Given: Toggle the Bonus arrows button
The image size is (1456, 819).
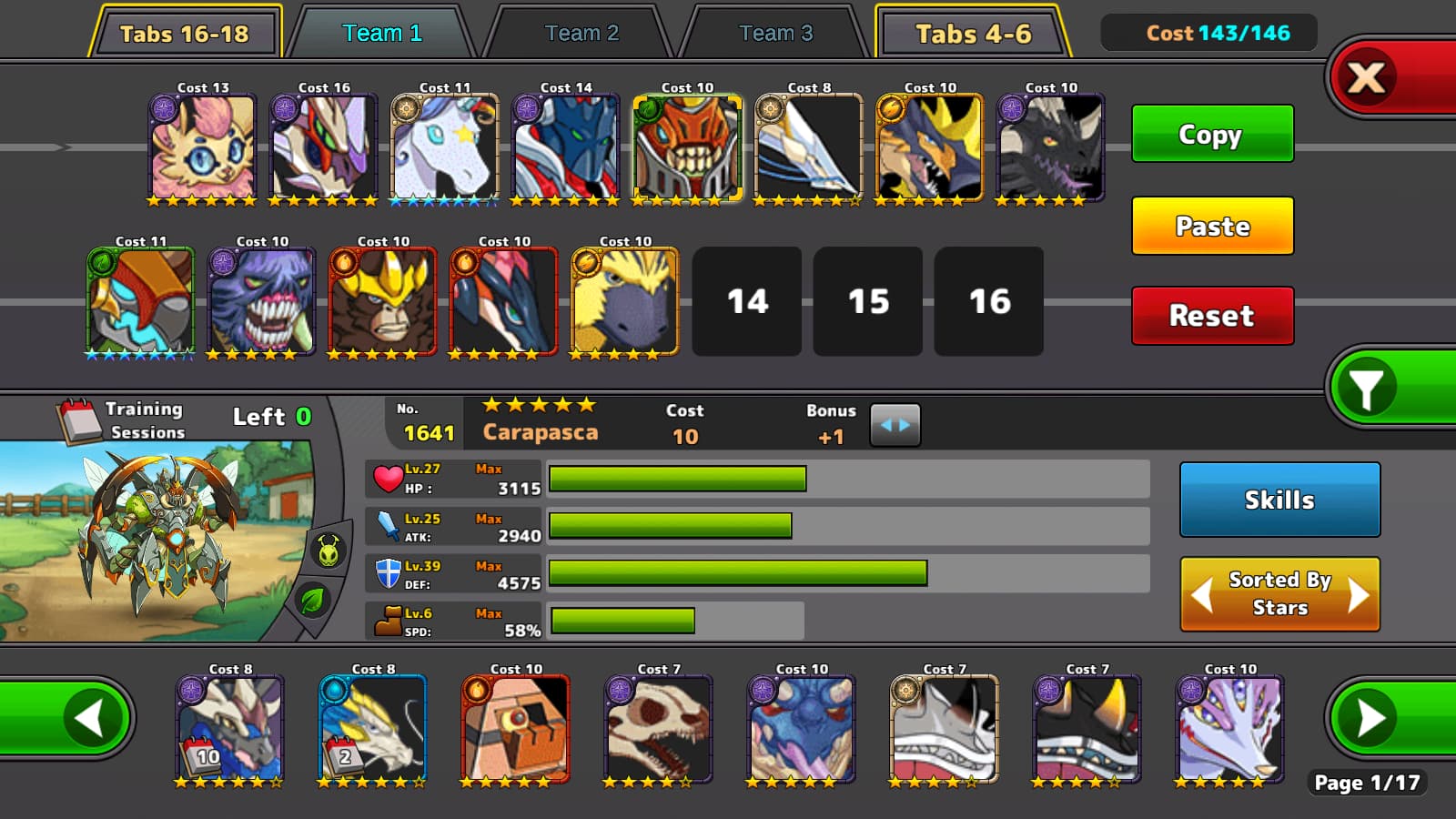Looking at the screenshot, I should tap(895, 425).
